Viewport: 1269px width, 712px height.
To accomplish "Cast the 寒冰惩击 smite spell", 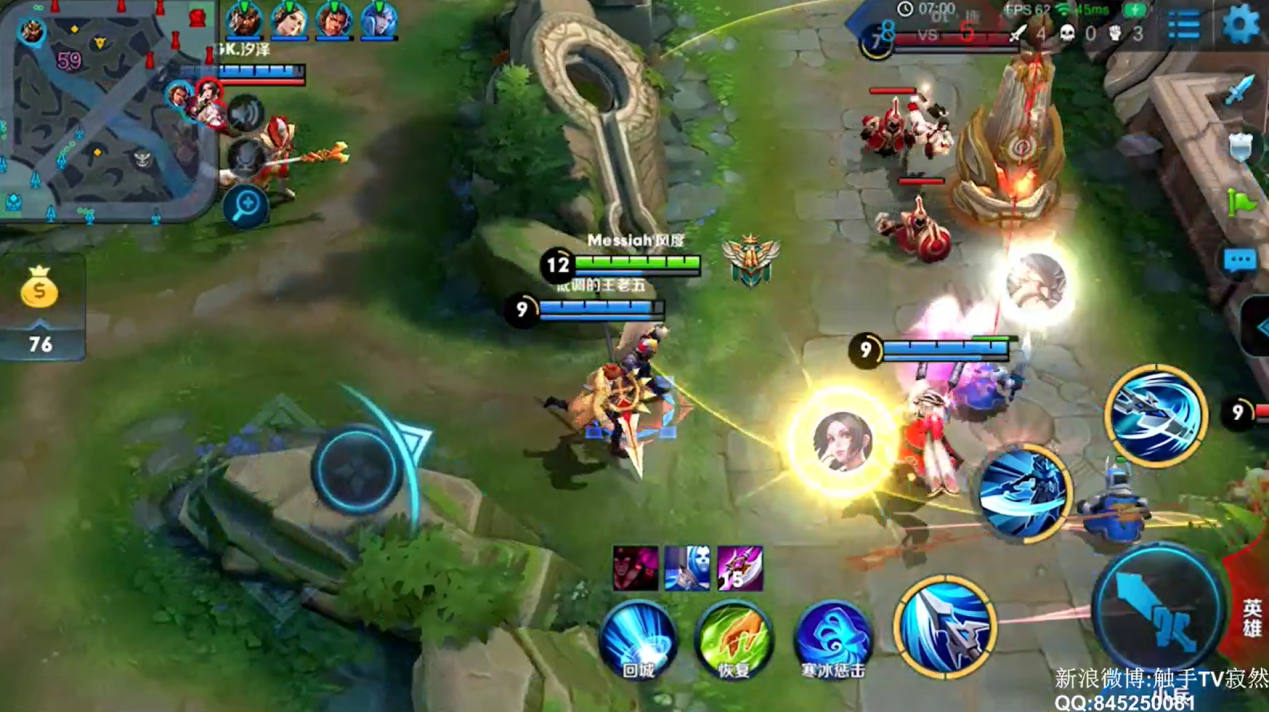I will pos(832,636).
